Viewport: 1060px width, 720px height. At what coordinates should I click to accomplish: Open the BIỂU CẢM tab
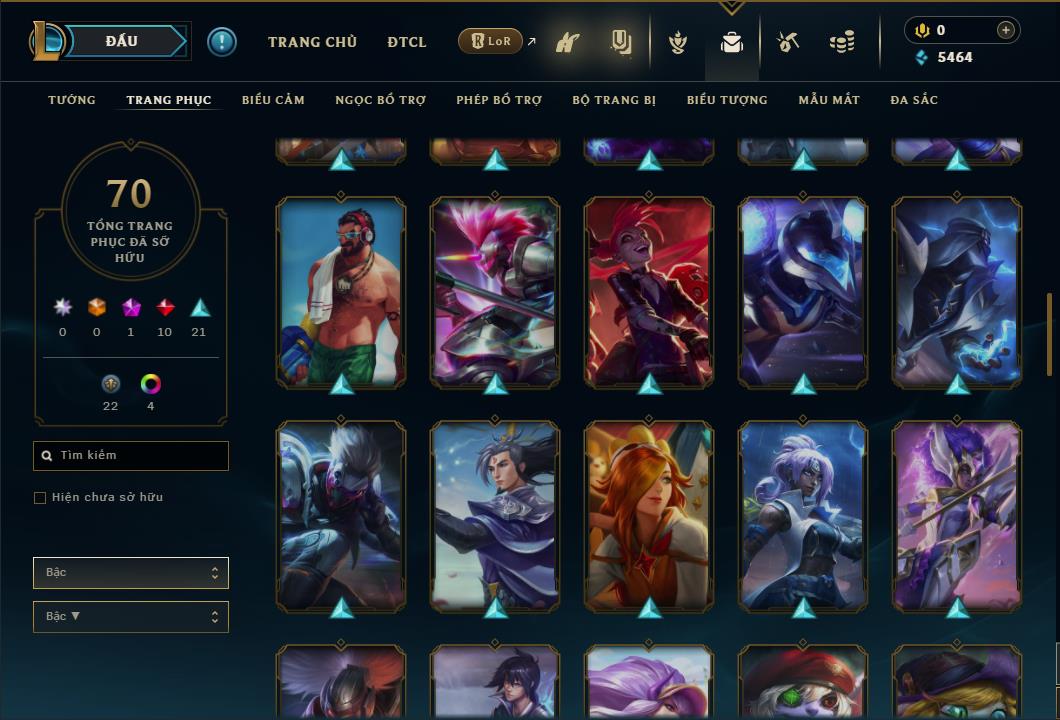[273, 100]
